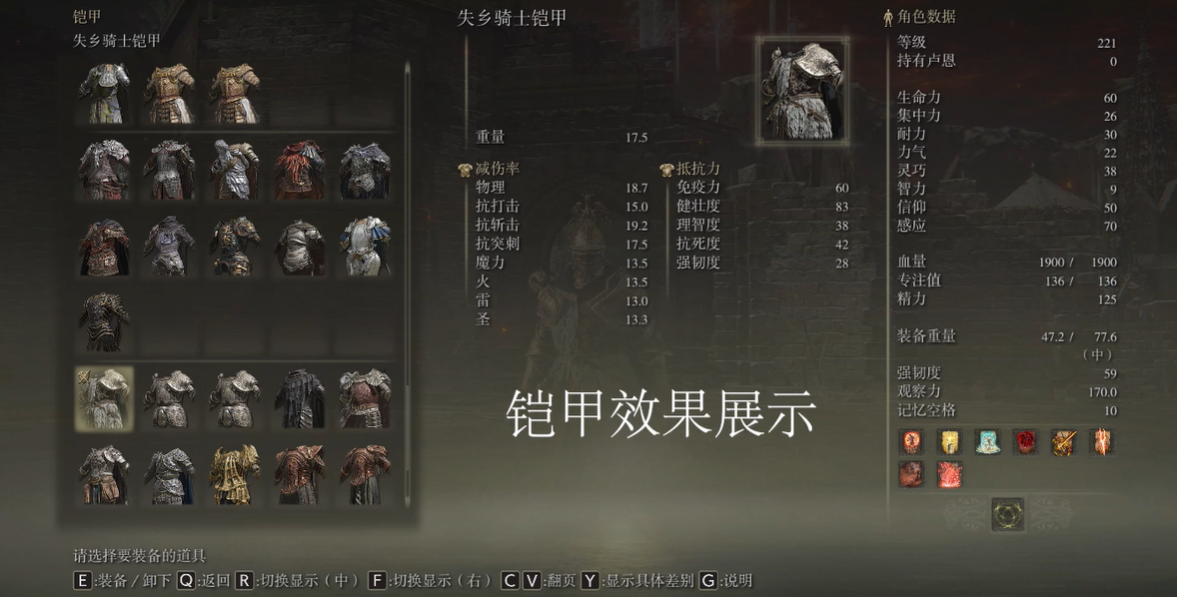The width and height of the screenshot is (1177, 597).
Task: Pick the white armor with blue cape
Action: pos(364,245)
